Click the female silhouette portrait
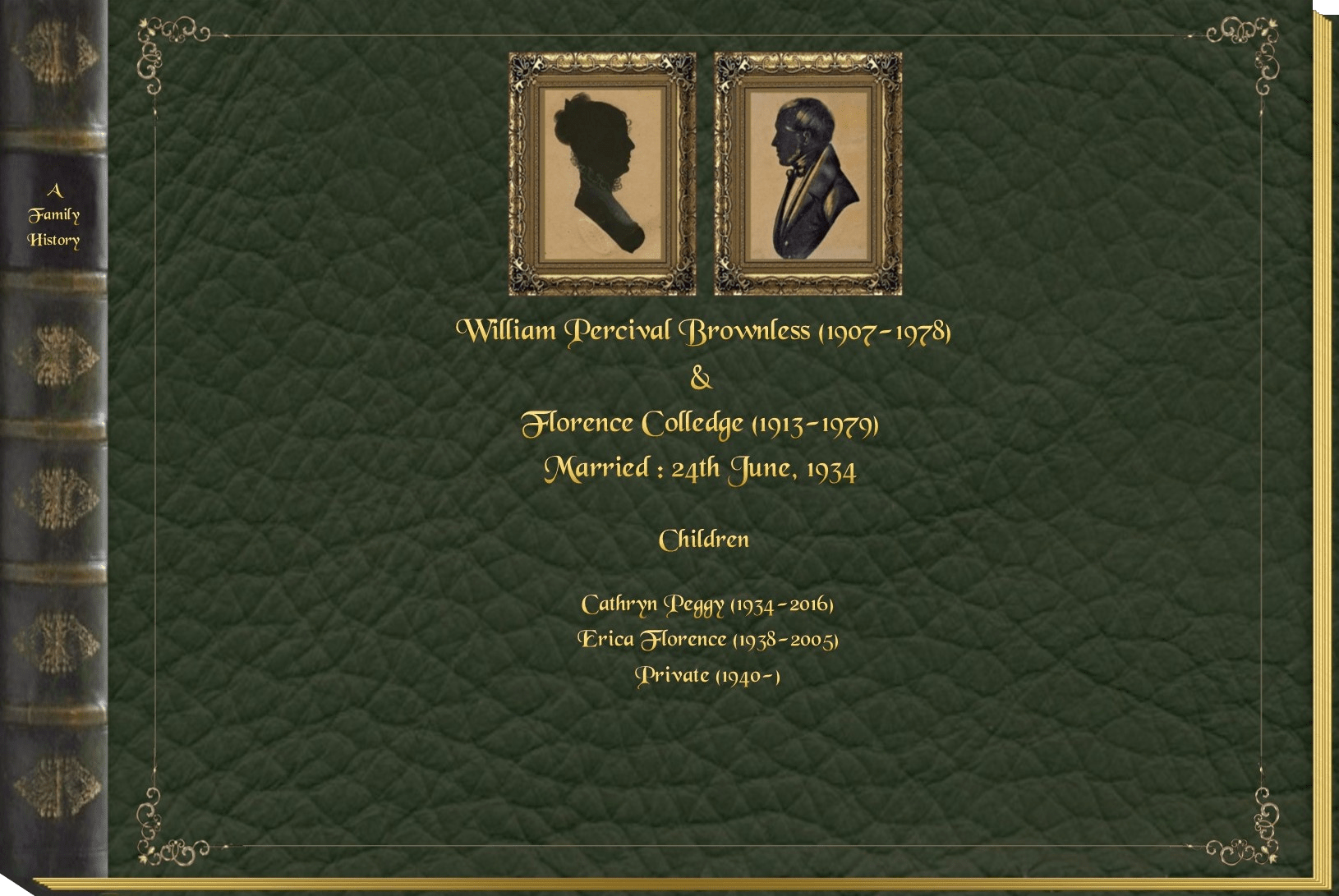 [x=602, y=173]
